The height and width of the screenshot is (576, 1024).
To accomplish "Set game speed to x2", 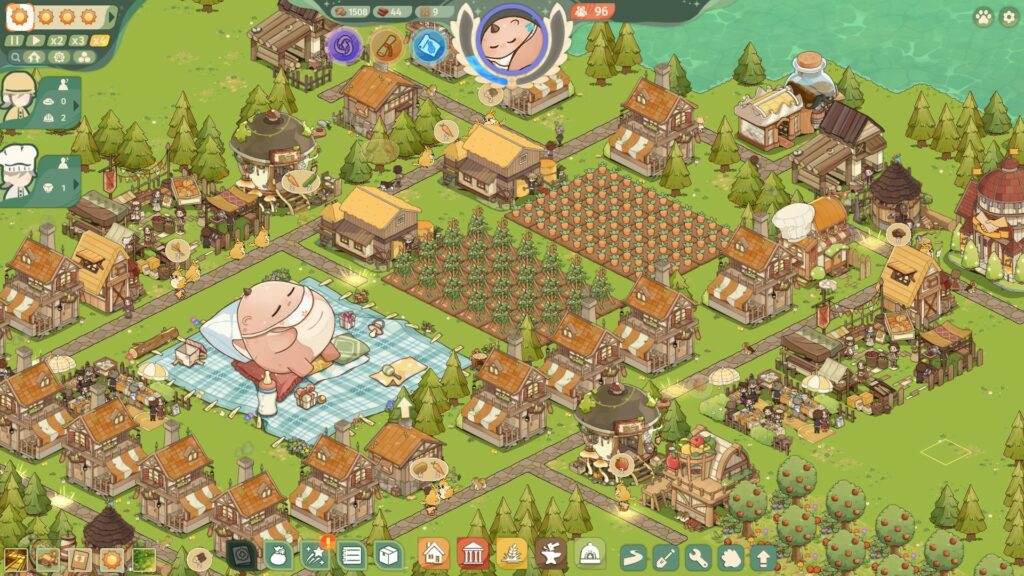I will point(58,41).
